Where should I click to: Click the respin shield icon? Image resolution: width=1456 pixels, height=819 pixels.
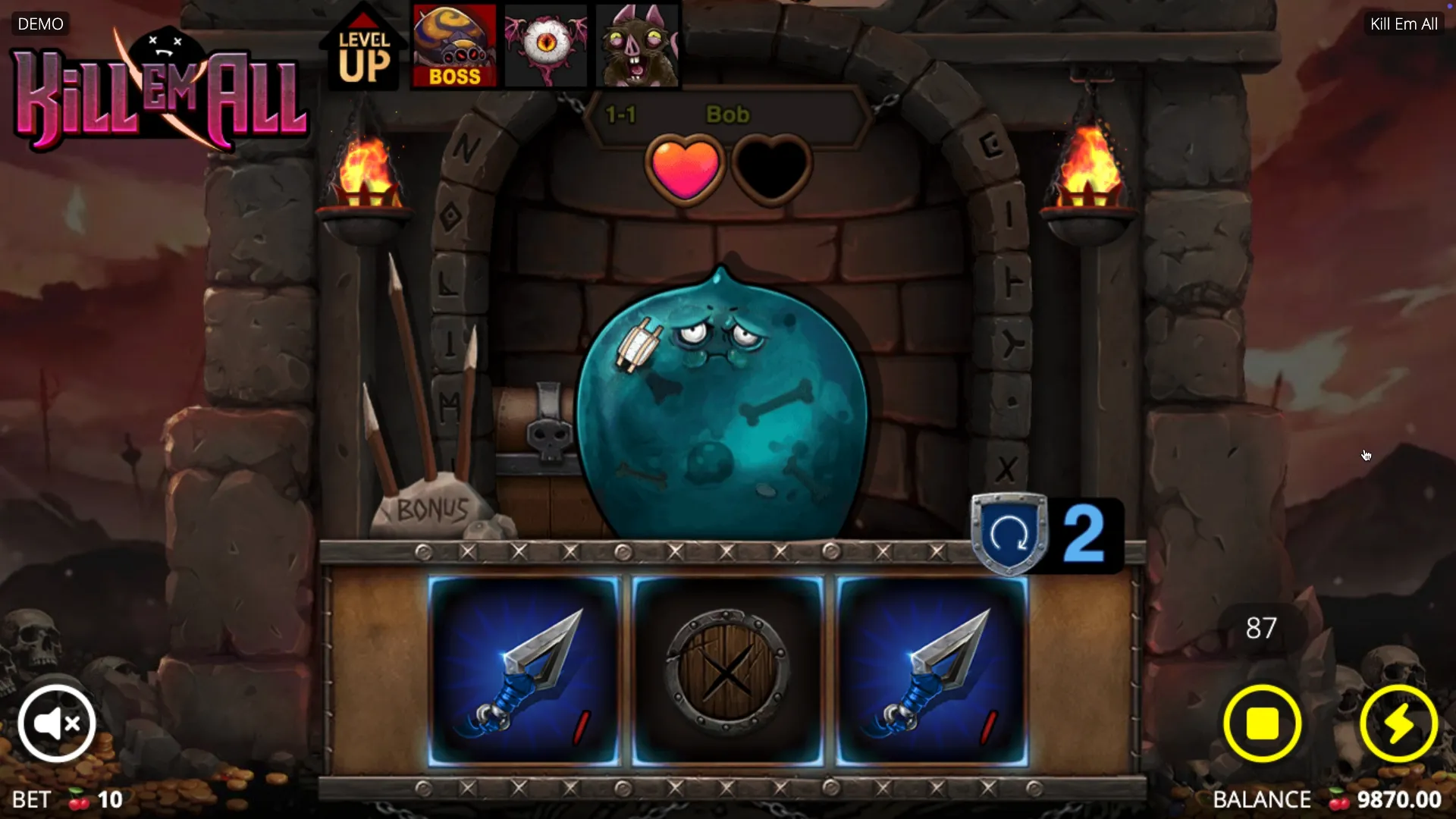tap(1009, 534)
